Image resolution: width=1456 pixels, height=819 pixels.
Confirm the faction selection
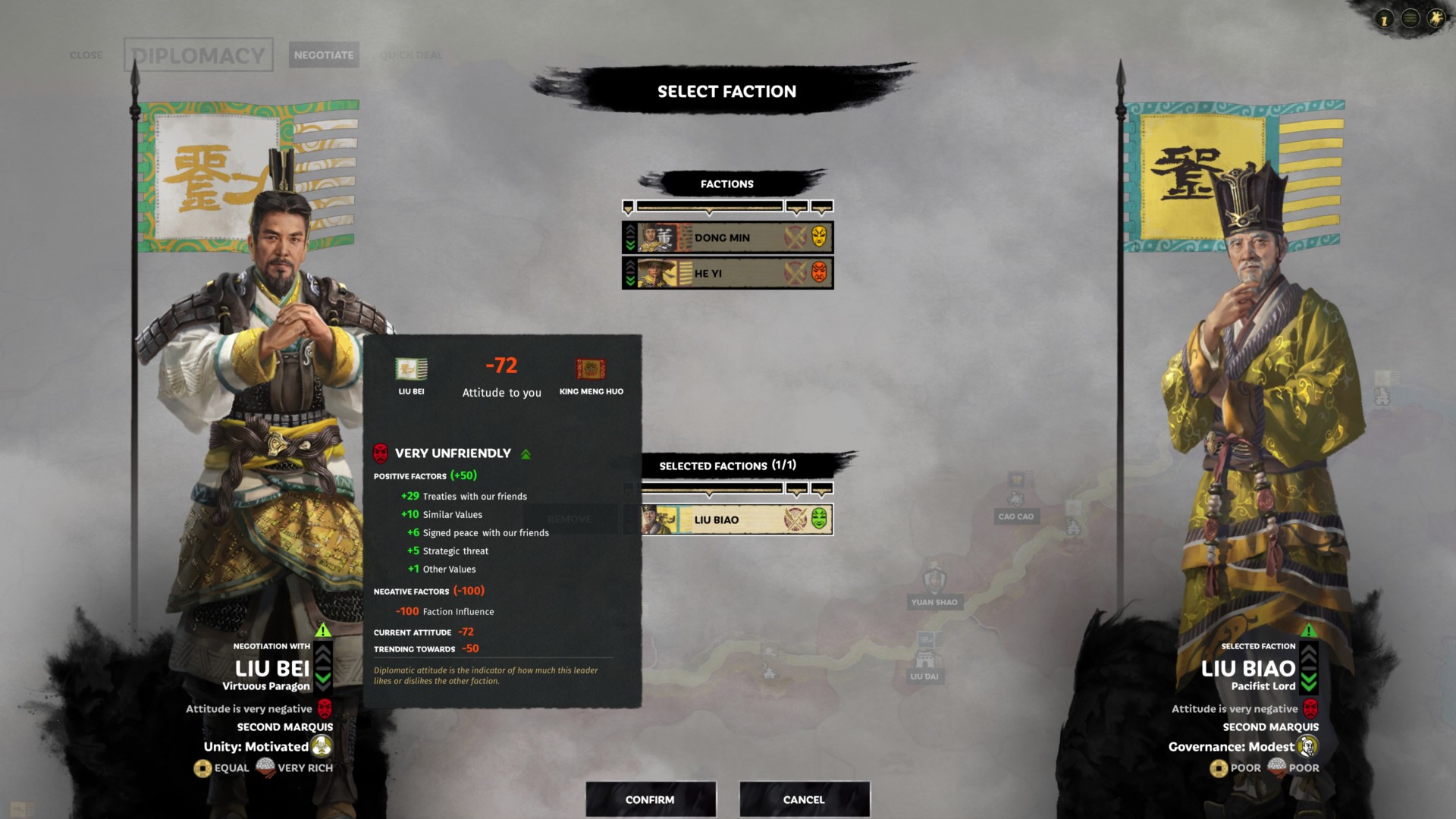(651, 799)
